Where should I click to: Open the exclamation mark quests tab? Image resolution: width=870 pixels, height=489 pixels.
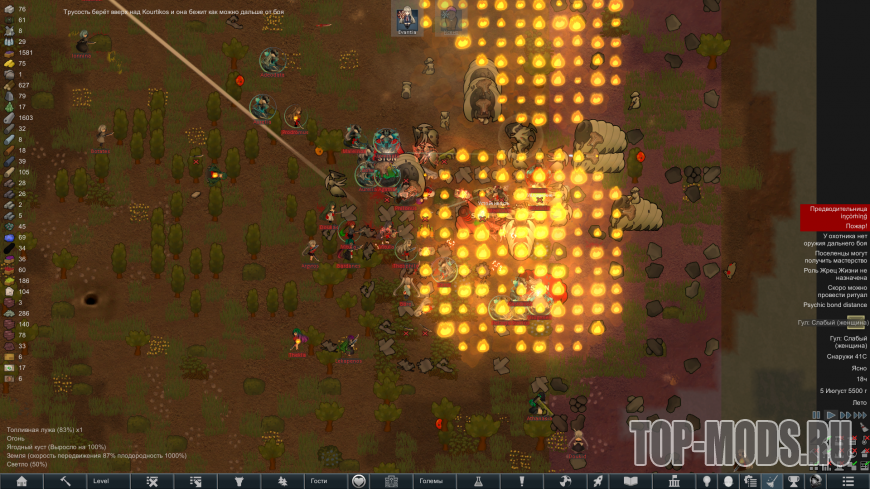[x=521, y=481]
